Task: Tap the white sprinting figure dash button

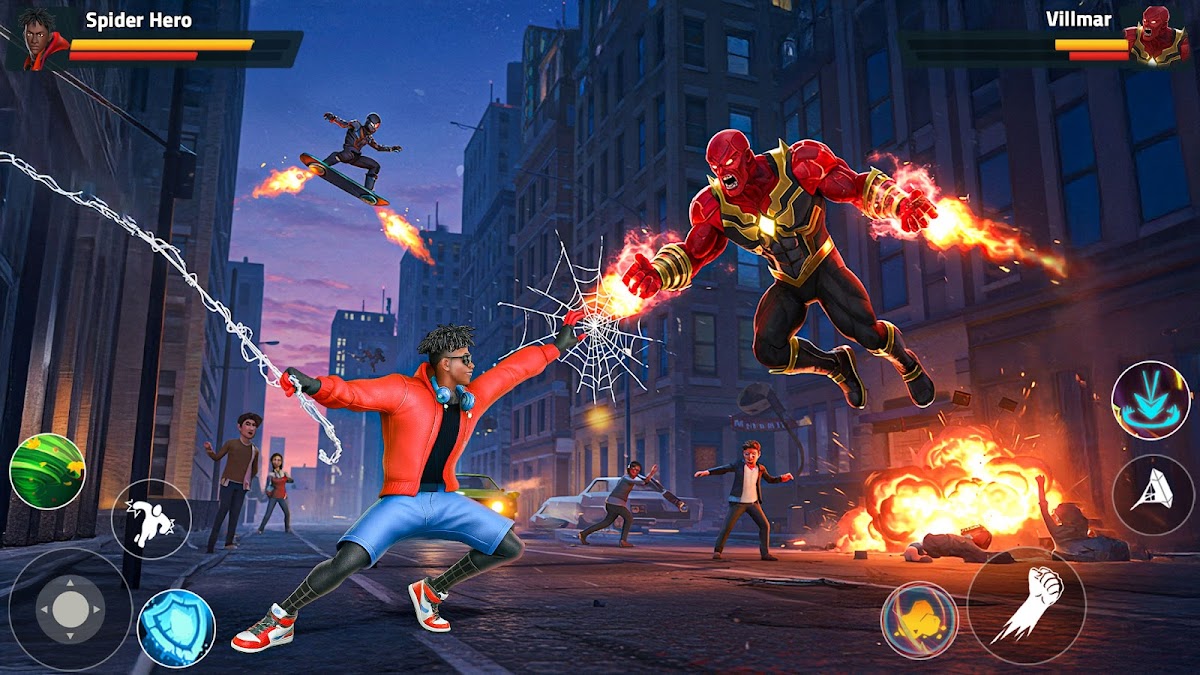Action: tap(150, 518)
